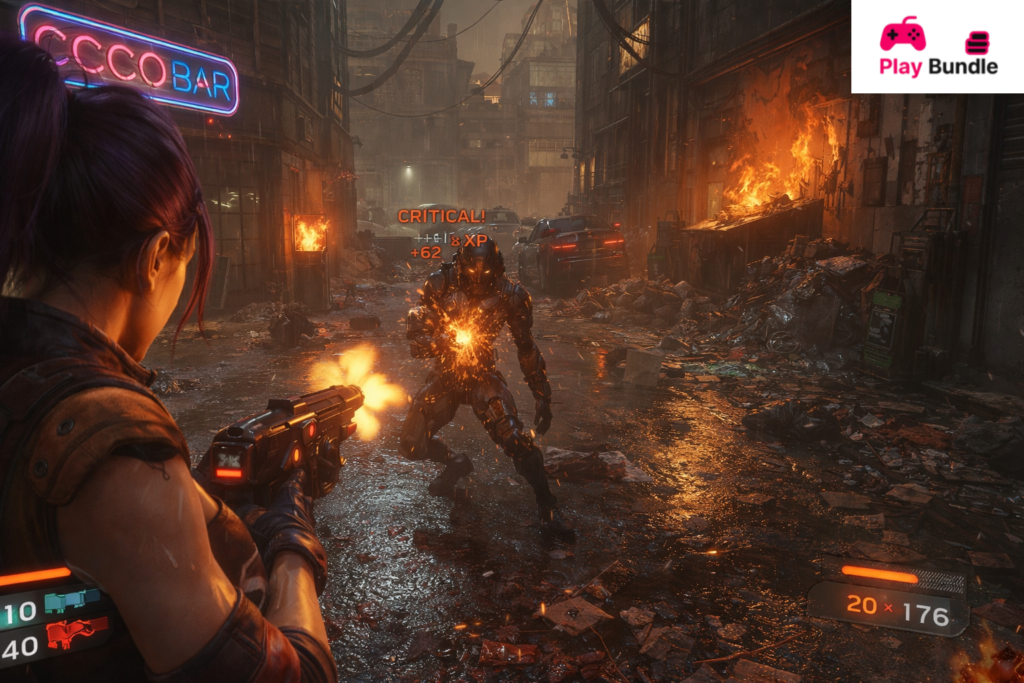Click the pink stacked-bars icon
This screenshot has height=683, width=1024.
point(976,42)
